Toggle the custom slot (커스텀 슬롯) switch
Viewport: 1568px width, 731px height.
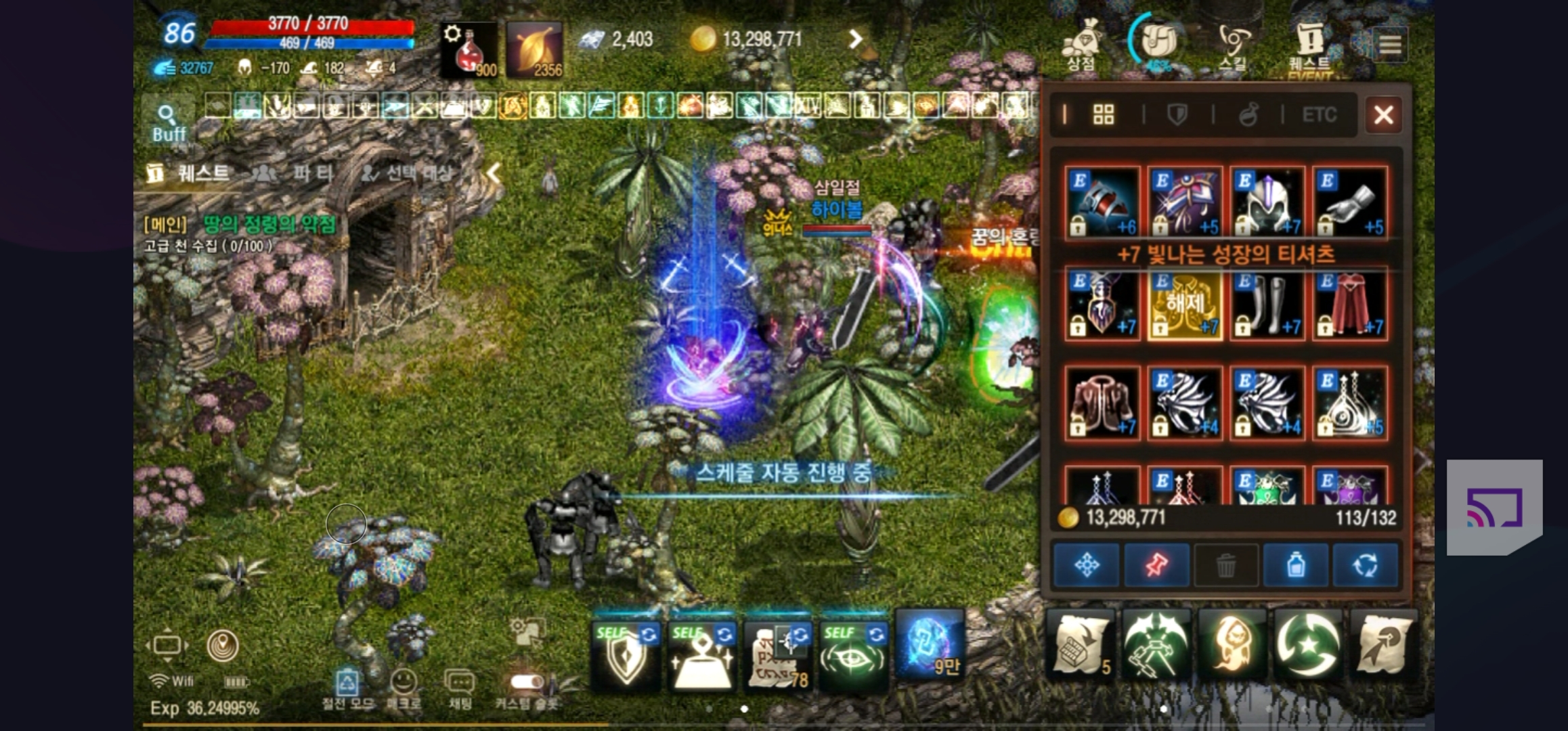coord(527,682)
